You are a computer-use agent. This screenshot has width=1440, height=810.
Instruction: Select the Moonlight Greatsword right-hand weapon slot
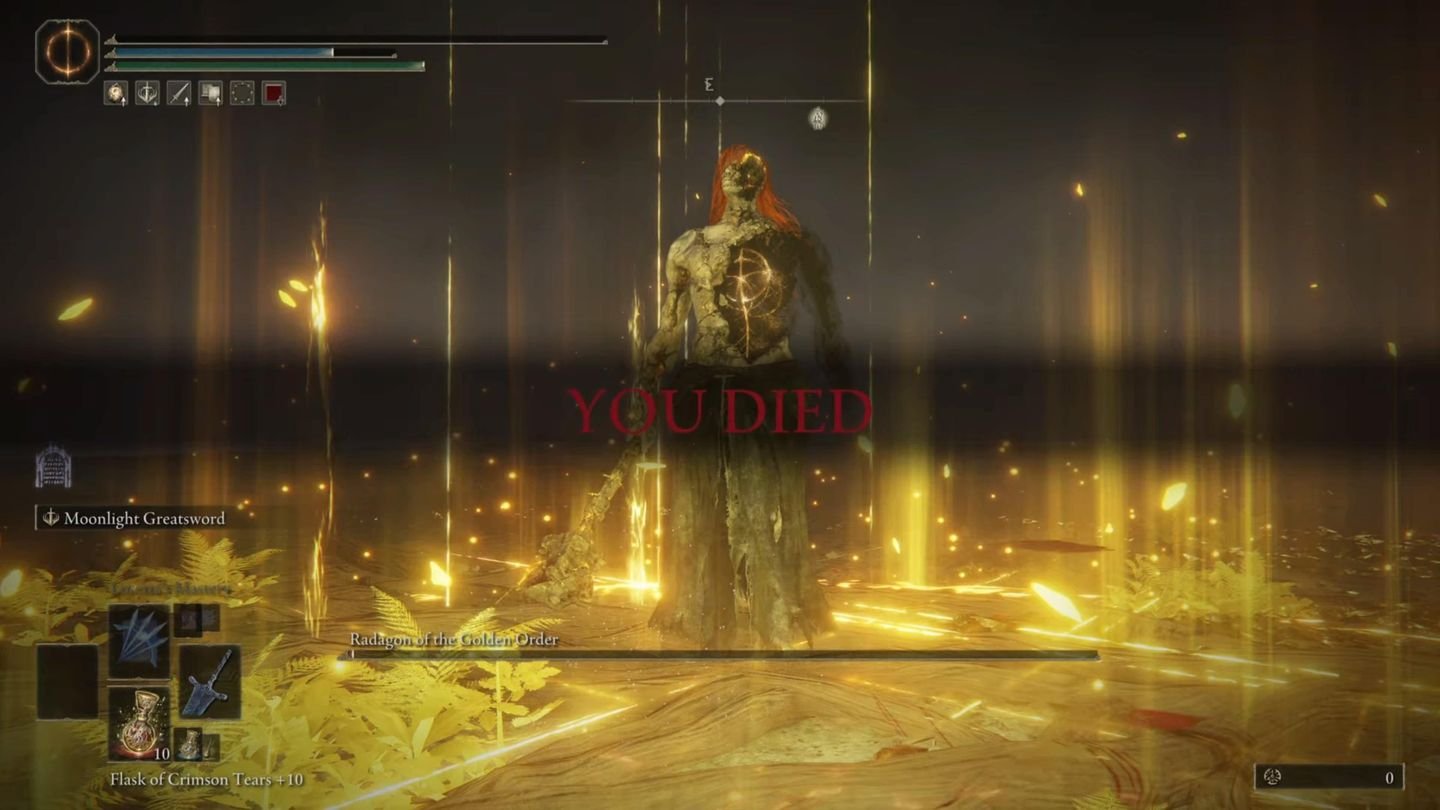pyautogui.click(x=209, y=682)
